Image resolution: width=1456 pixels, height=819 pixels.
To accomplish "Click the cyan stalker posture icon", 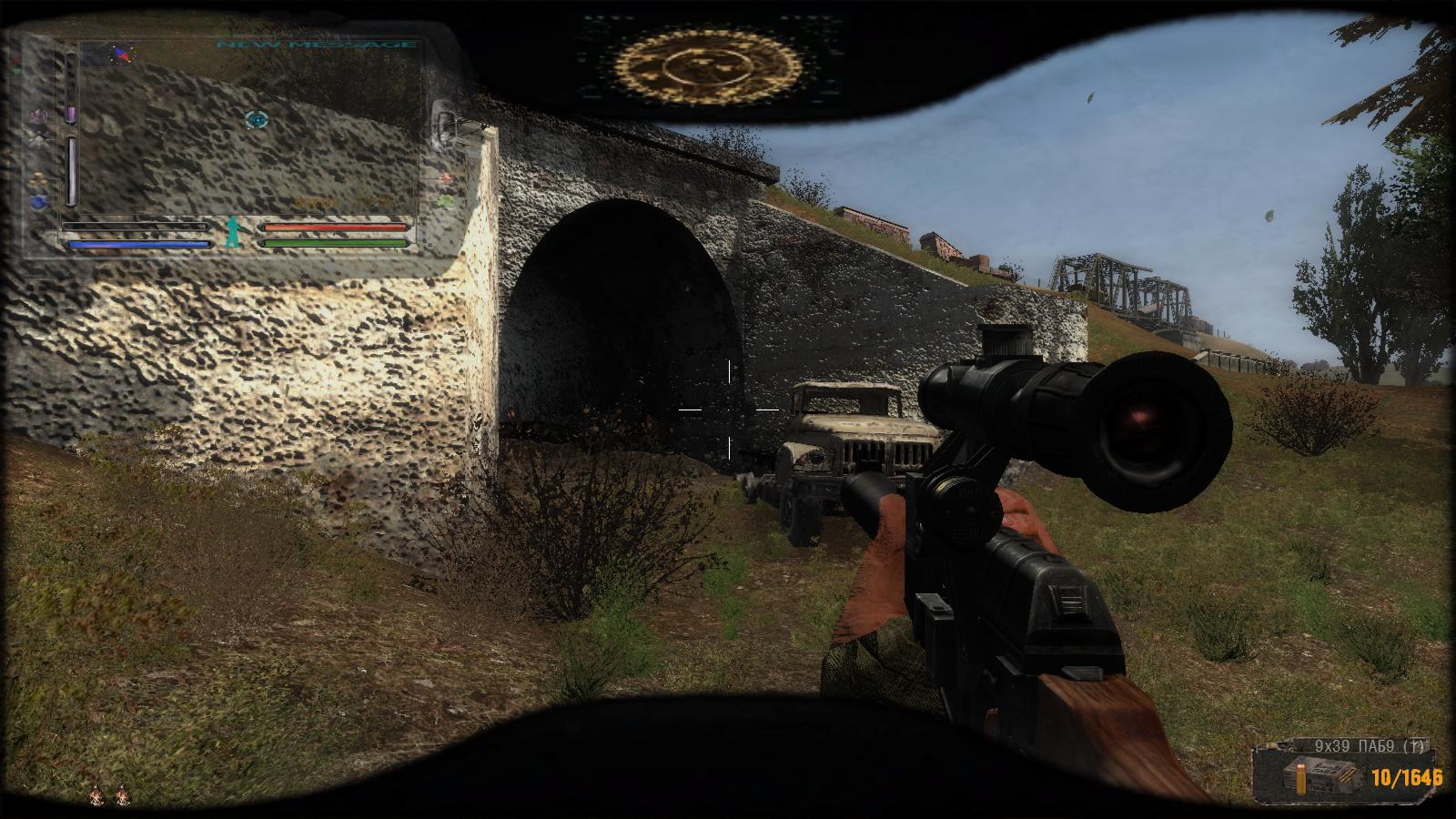I will (235, 232).
